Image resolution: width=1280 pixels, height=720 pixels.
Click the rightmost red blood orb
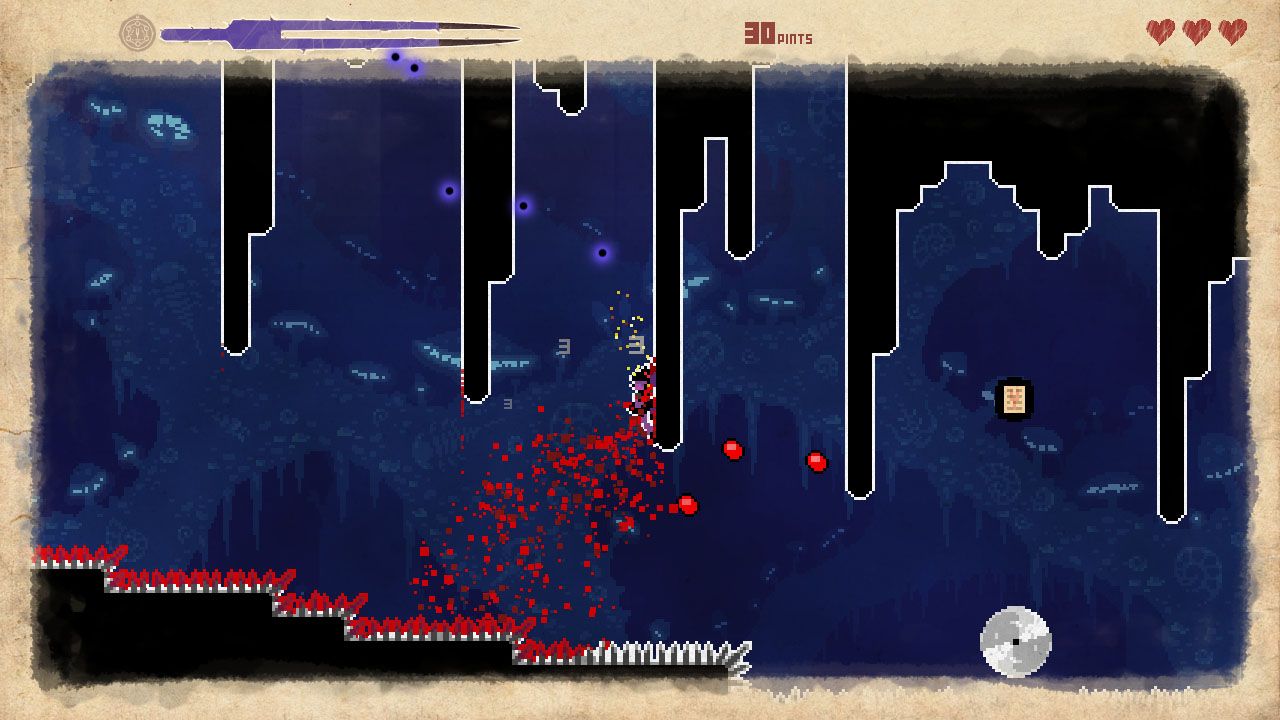click(x=815, y=462)
